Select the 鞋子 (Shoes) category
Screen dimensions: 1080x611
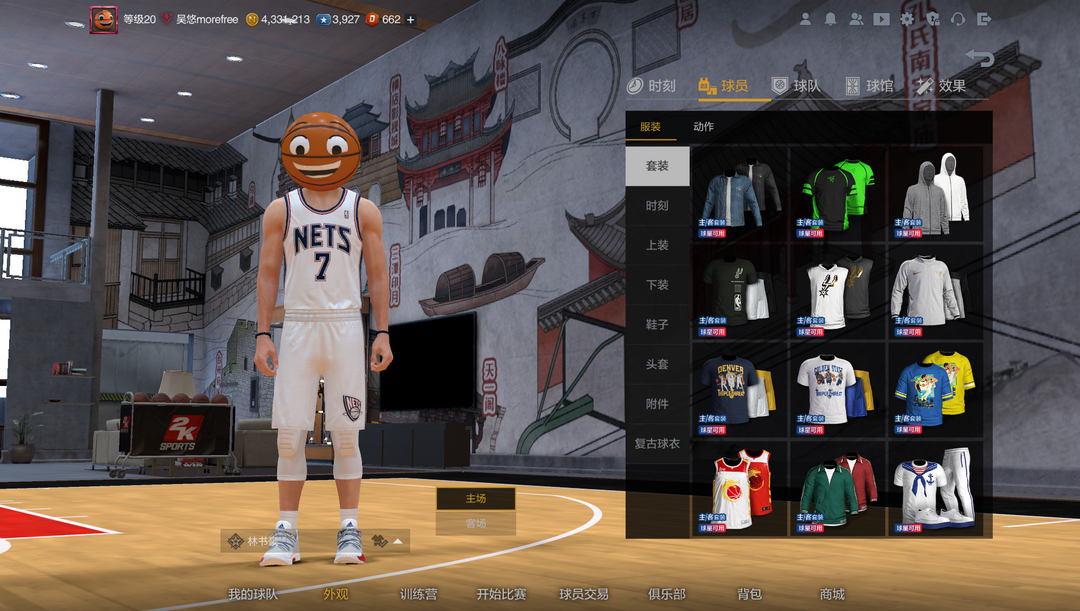657,325
